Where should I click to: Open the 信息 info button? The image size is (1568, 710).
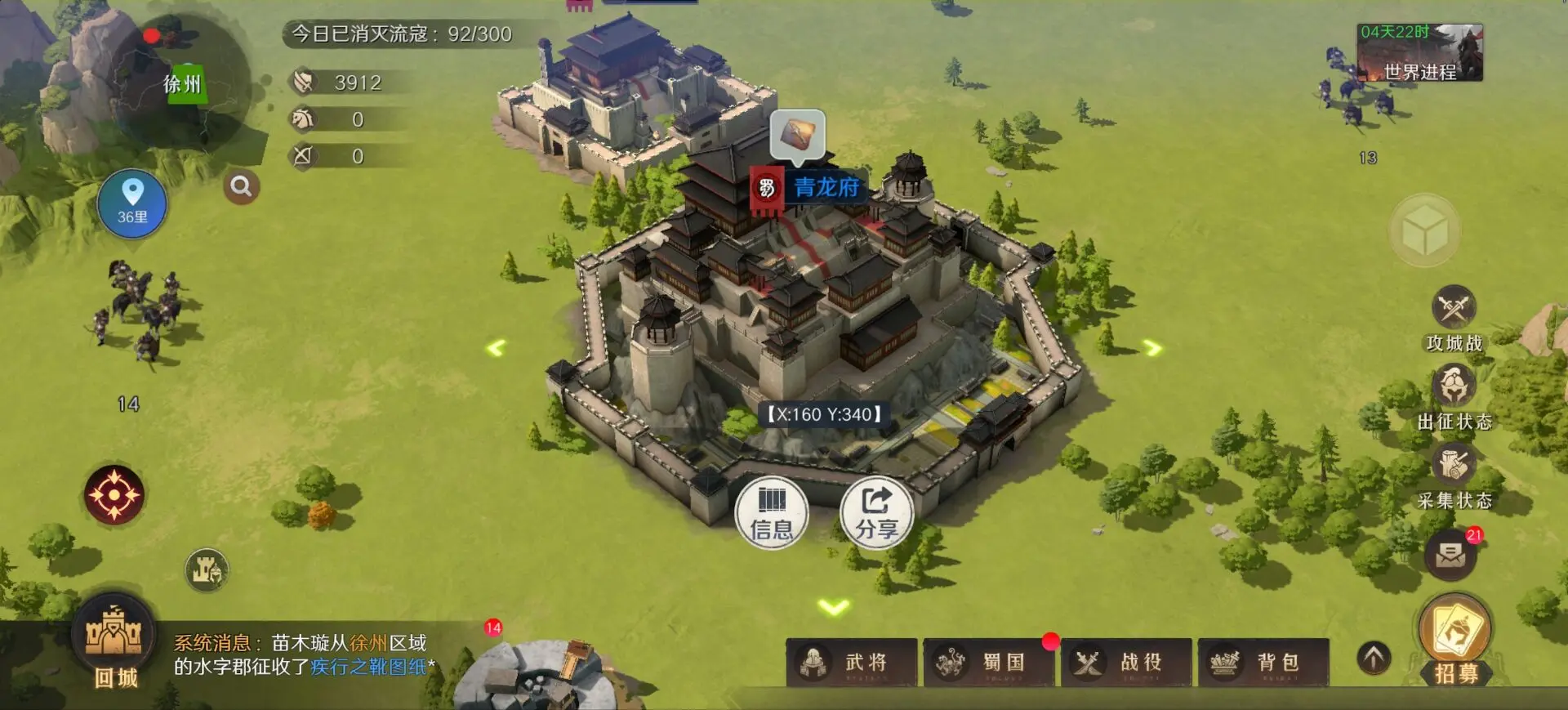click(x=771, y=513)
